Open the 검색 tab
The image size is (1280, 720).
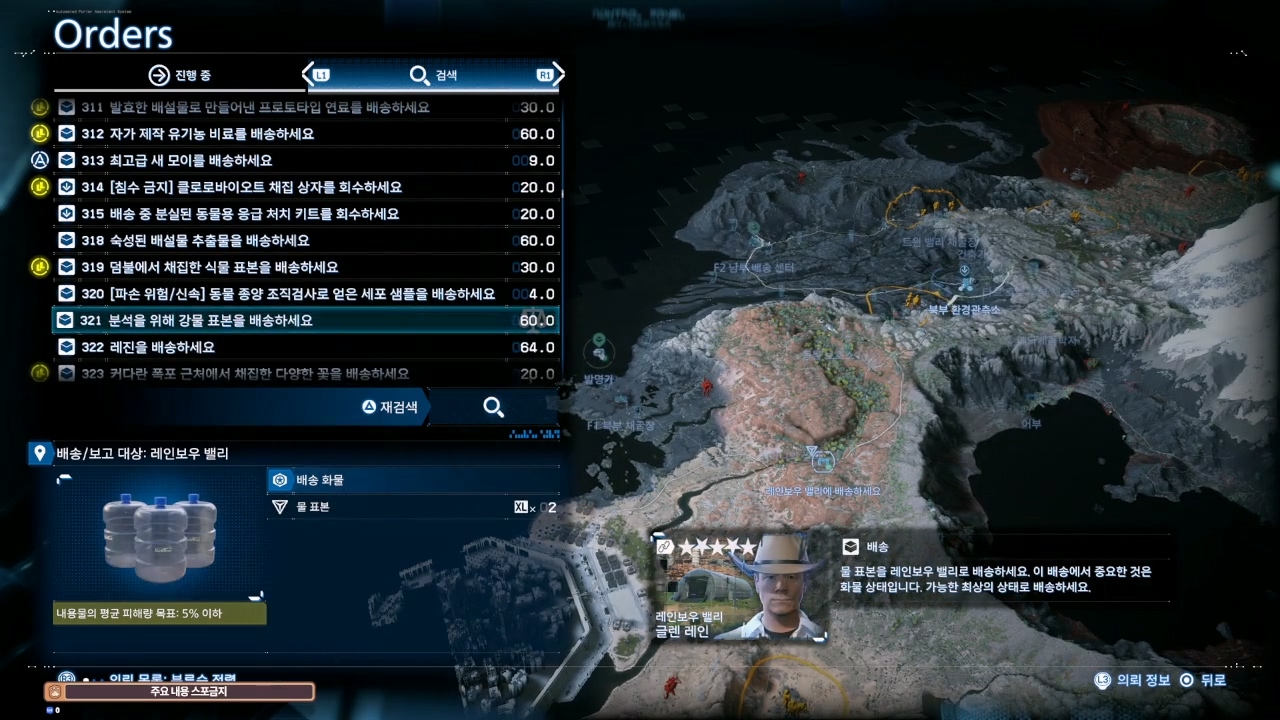433,75
